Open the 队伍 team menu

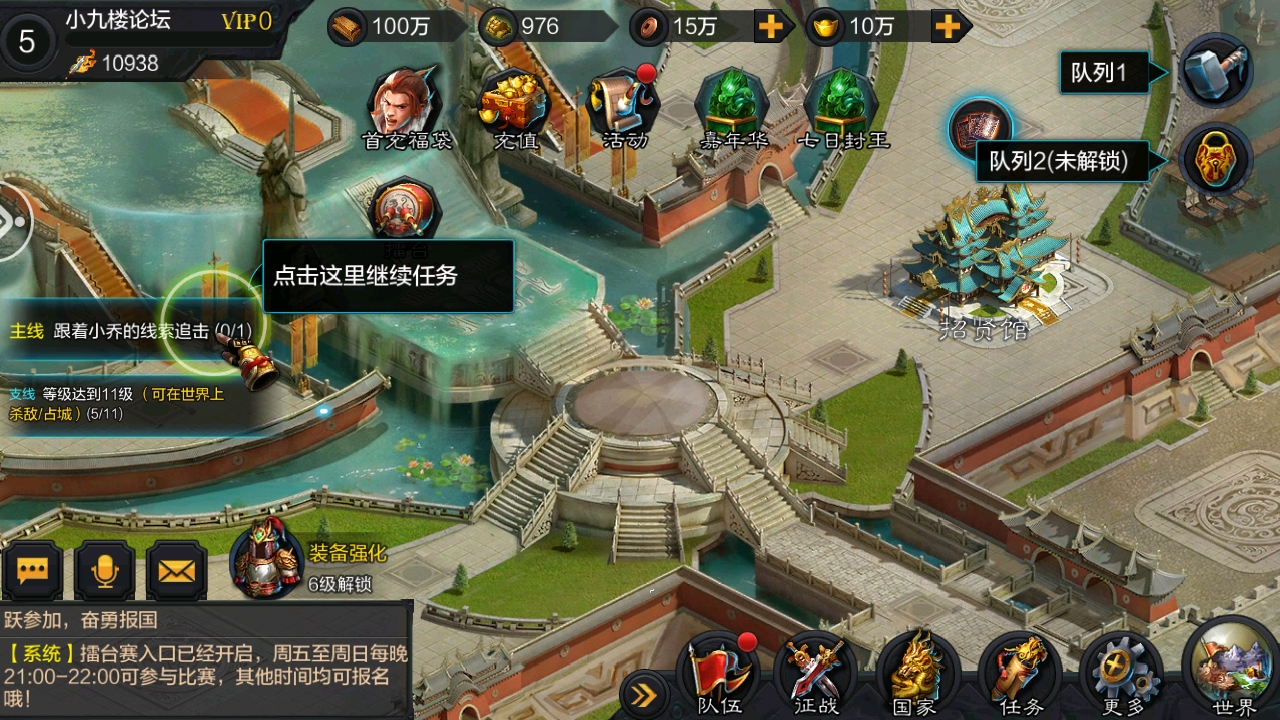pos(718,672)
